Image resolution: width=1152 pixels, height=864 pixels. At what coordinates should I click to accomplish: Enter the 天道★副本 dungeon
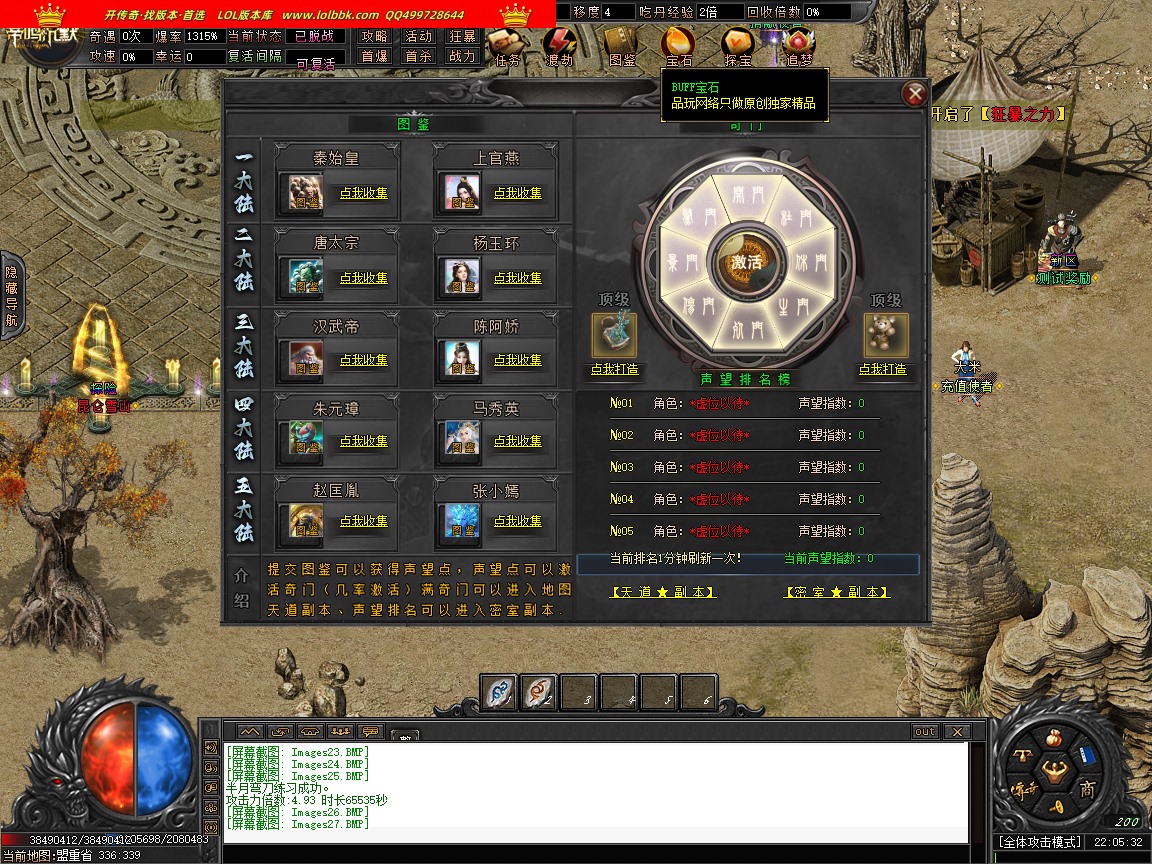pos(663,592)
